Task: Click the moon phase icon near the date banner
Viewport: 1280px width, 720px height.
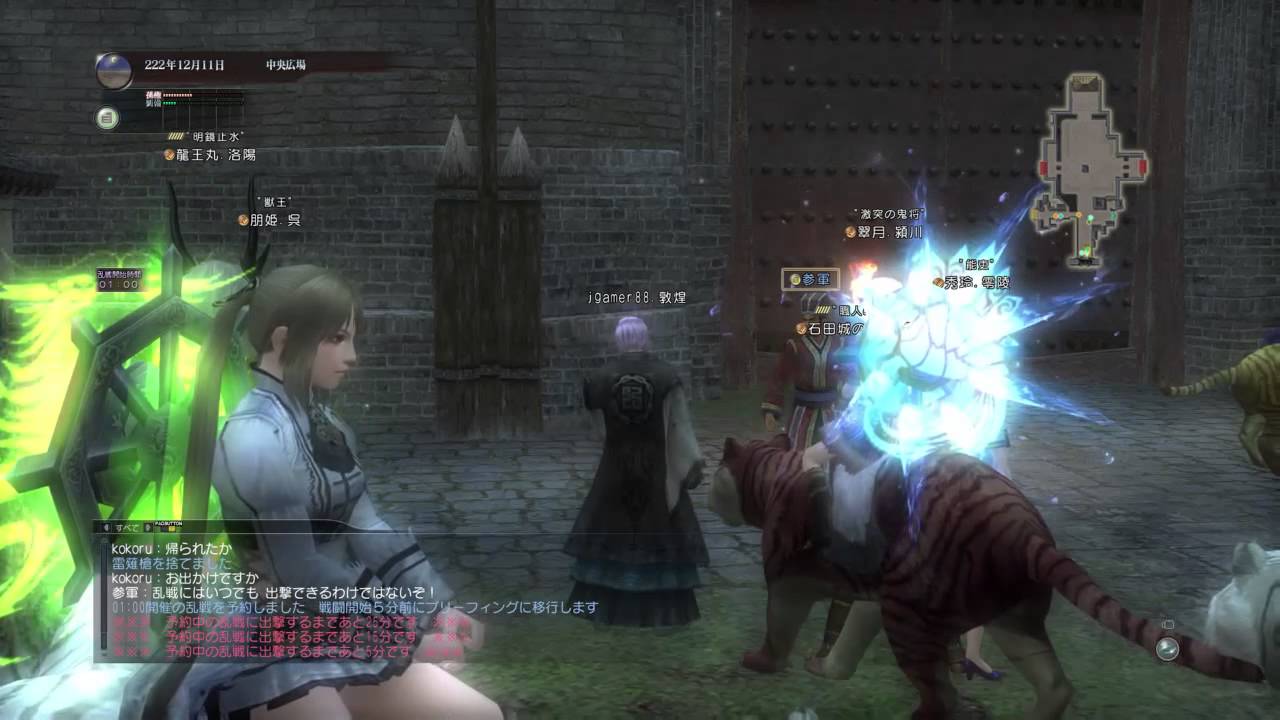Action: (114, 70)
